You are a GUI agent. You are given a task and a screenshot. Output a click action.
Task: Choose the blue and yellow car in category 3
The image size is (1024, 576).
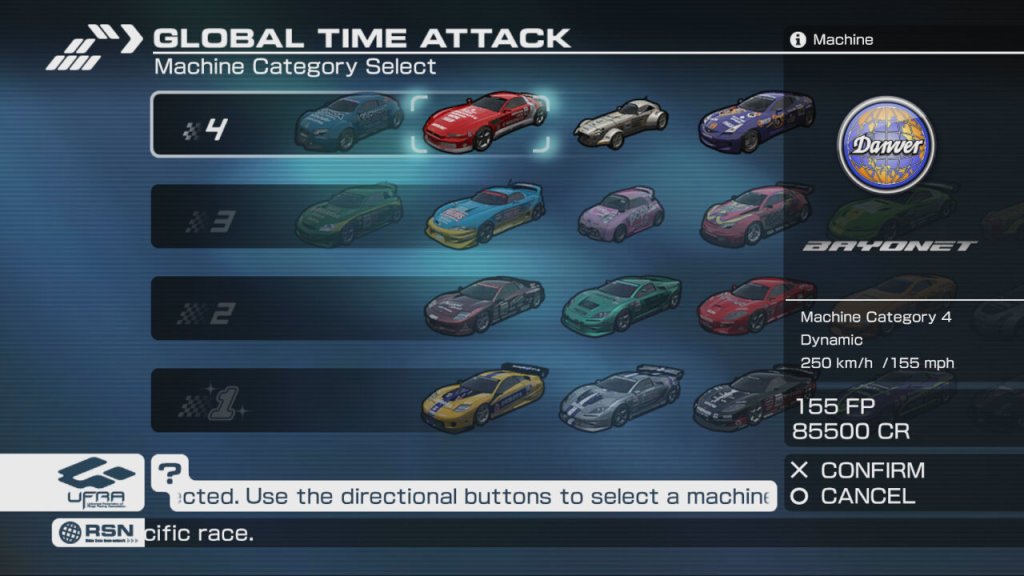coord(485,214)
